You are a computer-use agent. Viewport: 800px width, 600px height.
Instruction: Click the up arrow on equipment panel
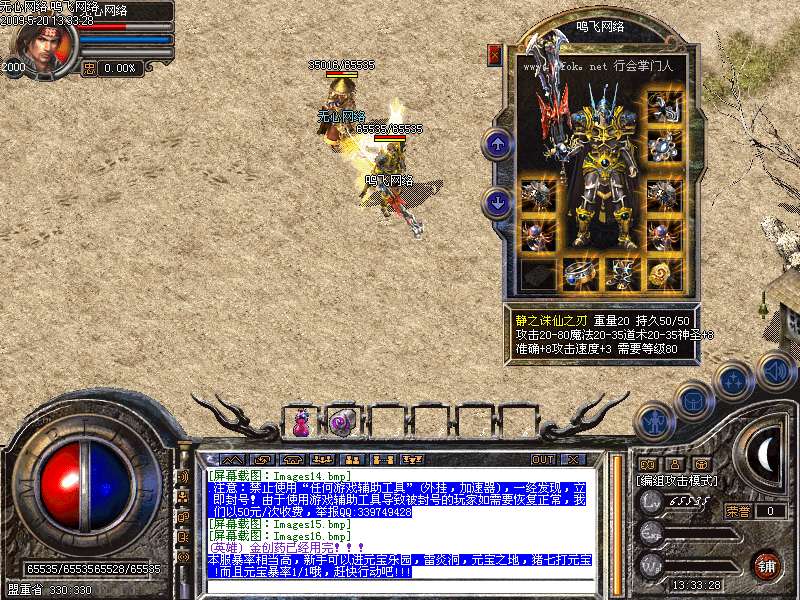(497, 144)
